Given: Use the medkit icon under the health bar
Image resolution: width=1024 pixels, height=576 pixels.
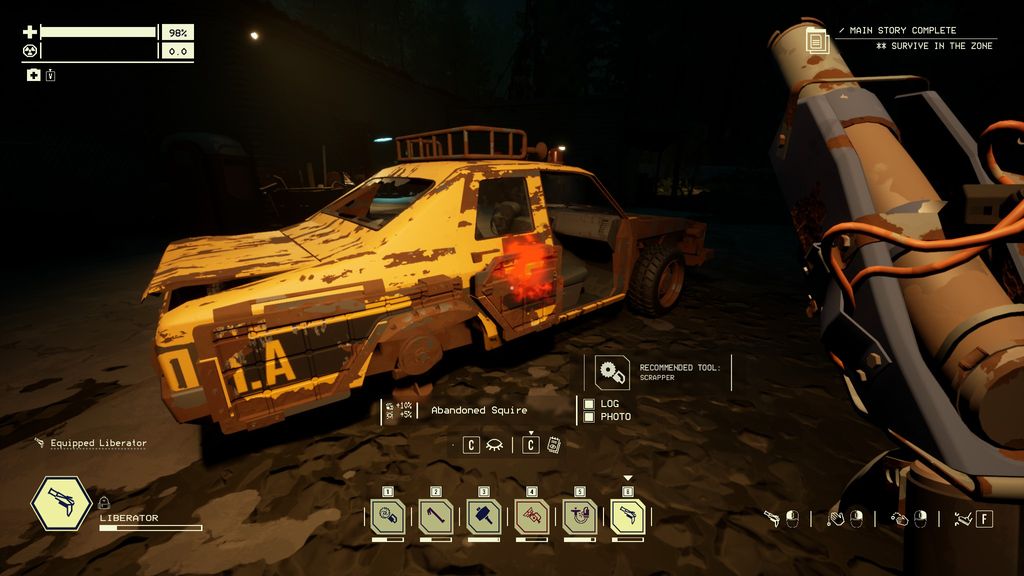Looking at the screenshot, I should 33,75.
